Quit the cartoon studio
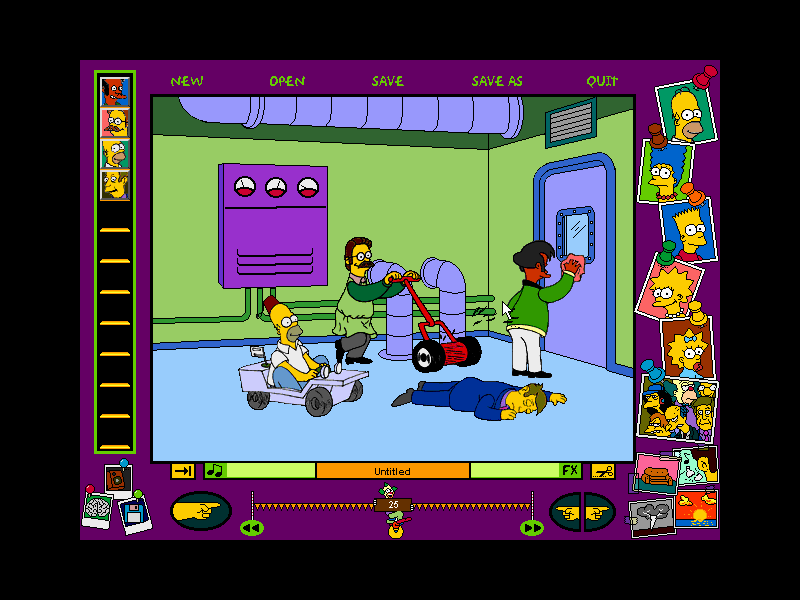Image resolution: width=800 pixels, height=600 pixels. click(602, 81)
